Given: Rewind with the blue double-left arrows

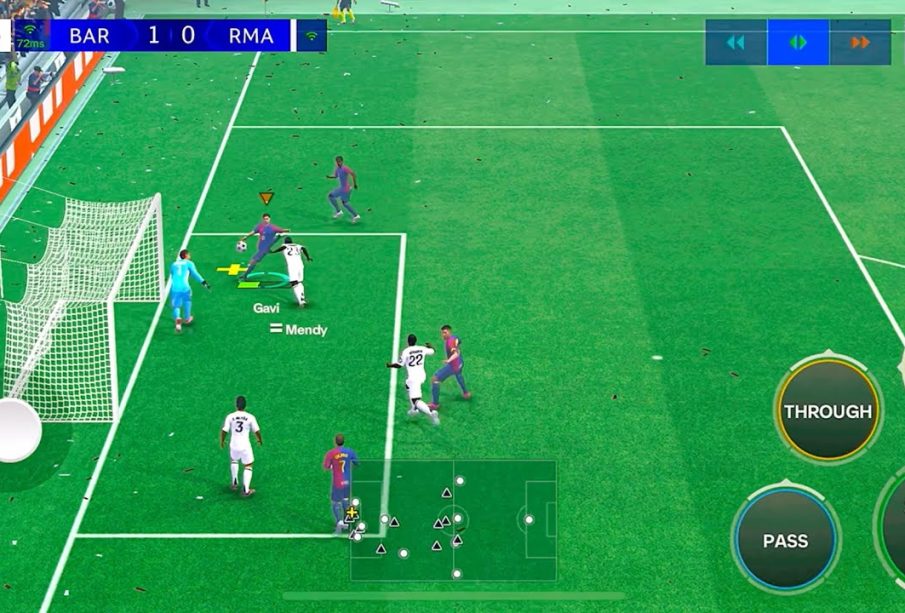Looking at the screenshot, I should coord(736,43).
